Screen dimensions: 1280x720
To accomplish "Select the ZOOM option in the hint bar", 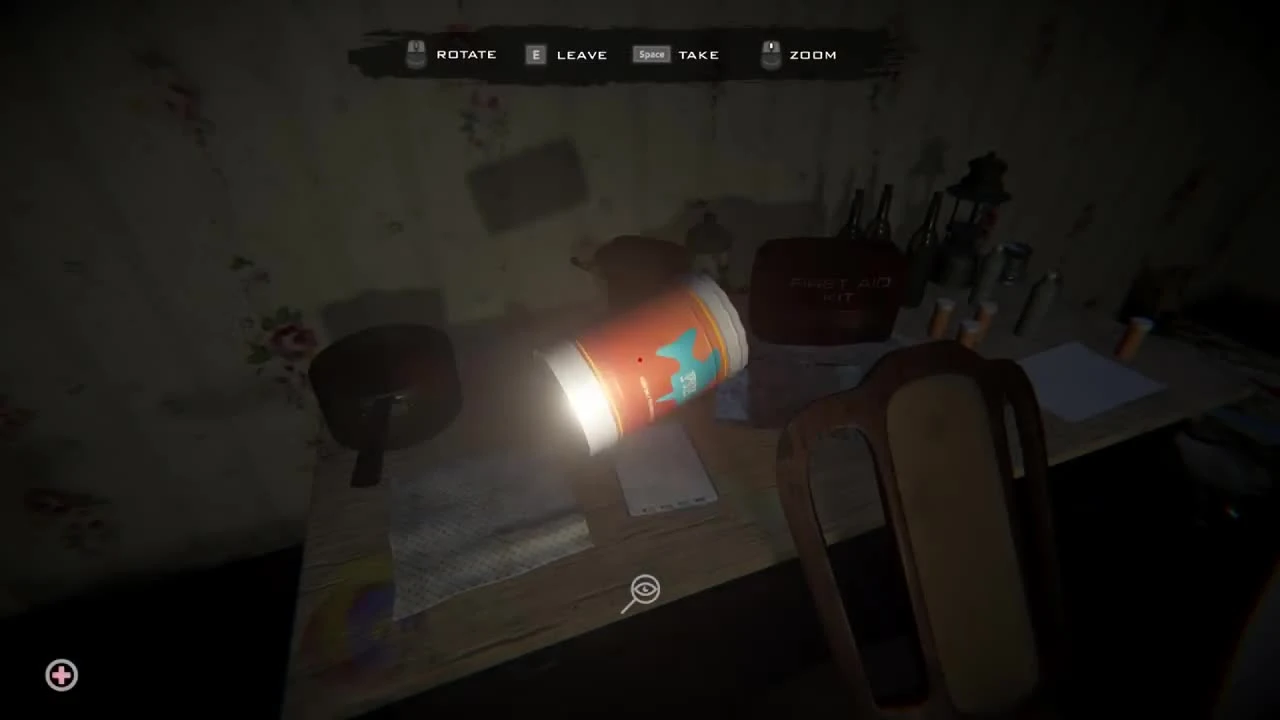I will (x=813, y=55).
